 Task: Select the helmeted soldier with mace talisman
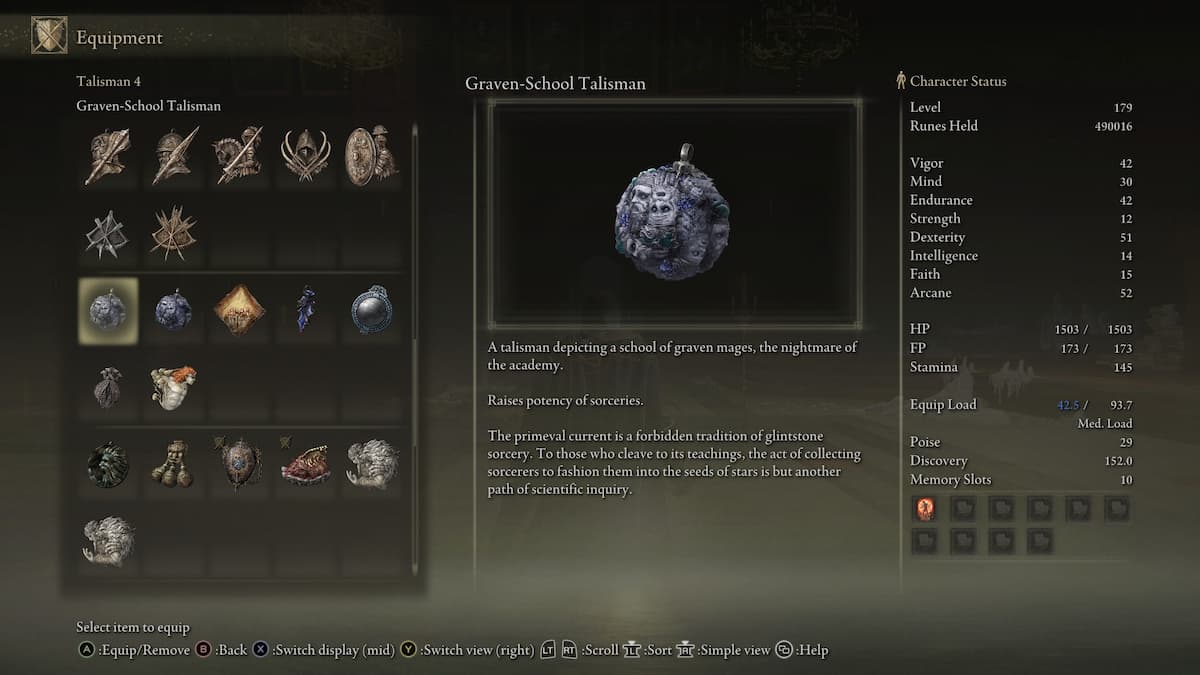click(x=108, y=156)
